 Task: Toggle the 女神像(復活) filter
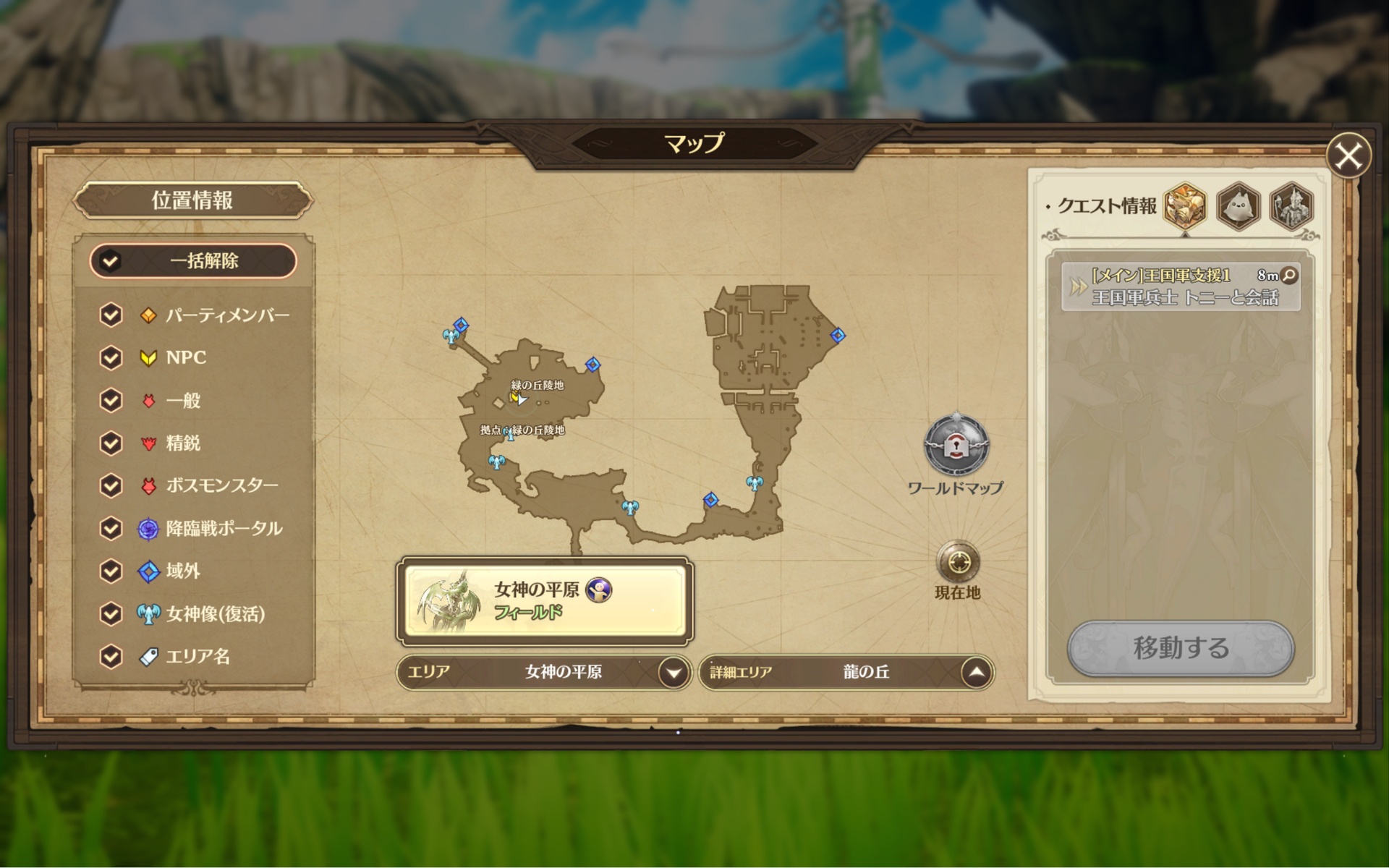tap(111, 613)
